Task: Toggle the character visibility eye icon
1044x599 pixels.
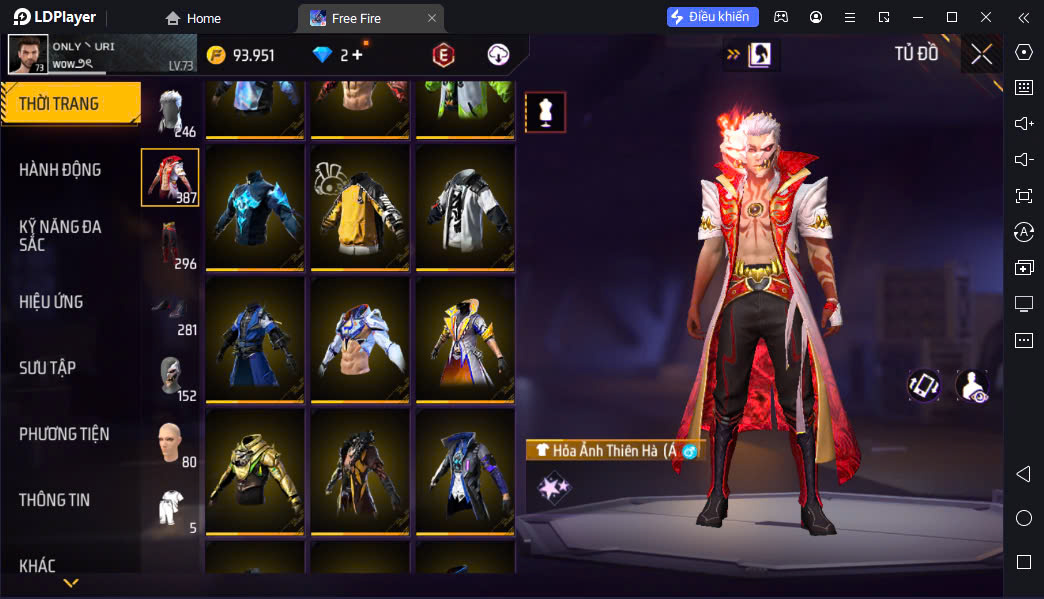Action: [972, 386]
